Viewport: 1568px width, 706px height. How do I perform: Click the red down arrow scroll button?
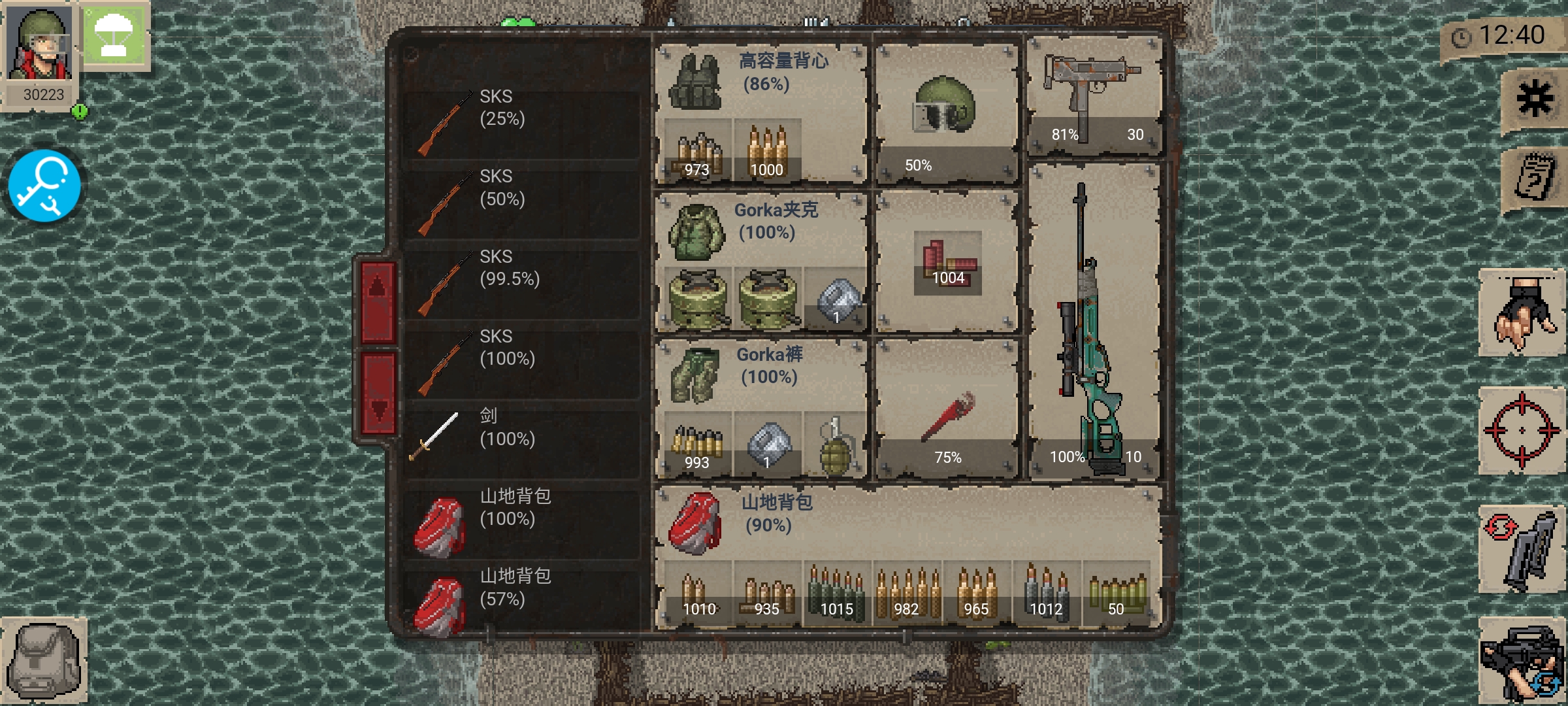coord(378,395)
